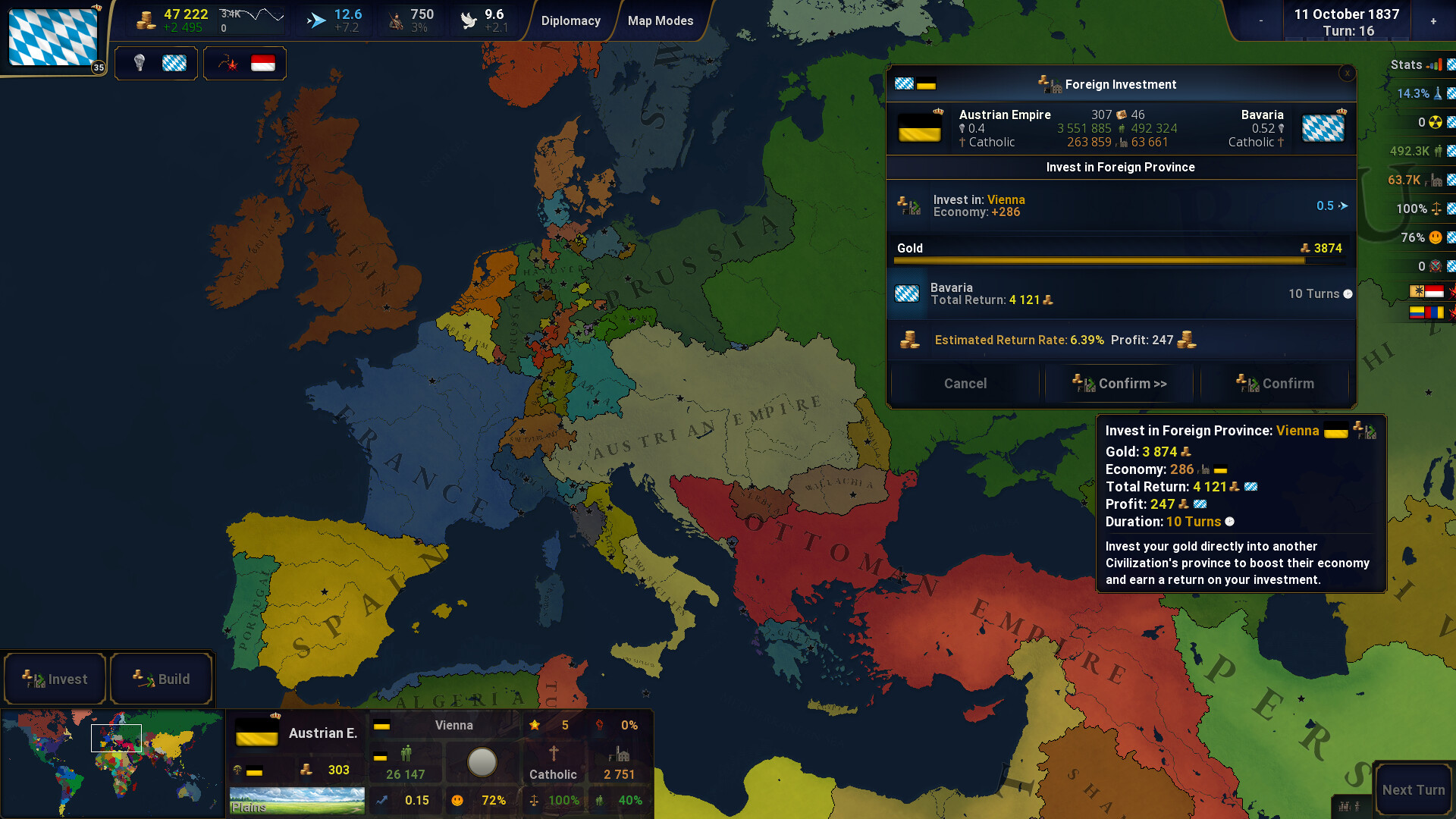Open Map Modes
Viewport: 1456px width, 819px height.
(660, 20)
